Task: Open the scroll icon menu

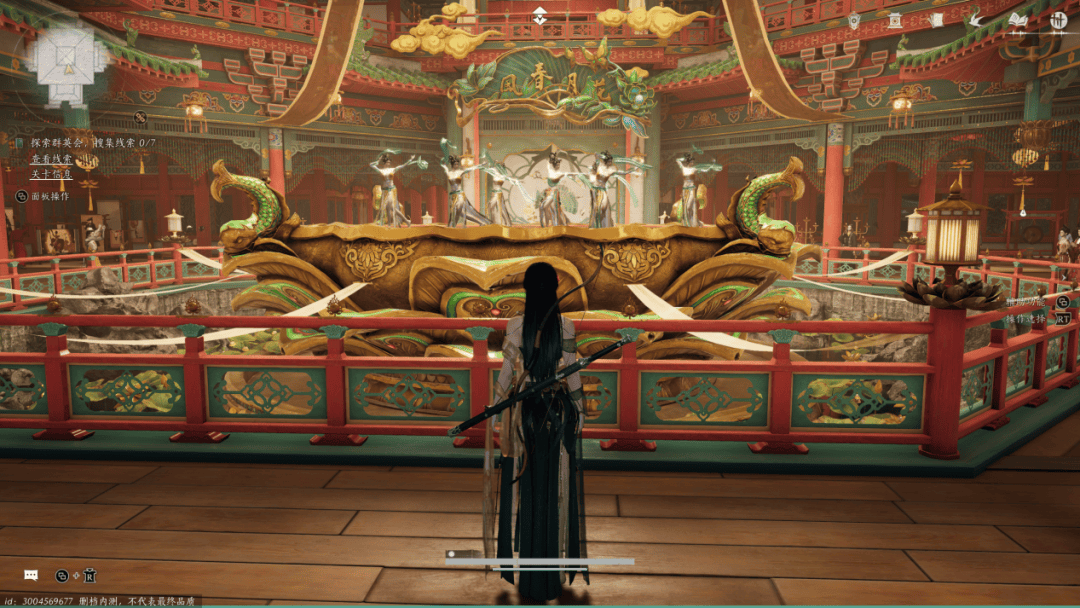Action: (x=936, y=20)
